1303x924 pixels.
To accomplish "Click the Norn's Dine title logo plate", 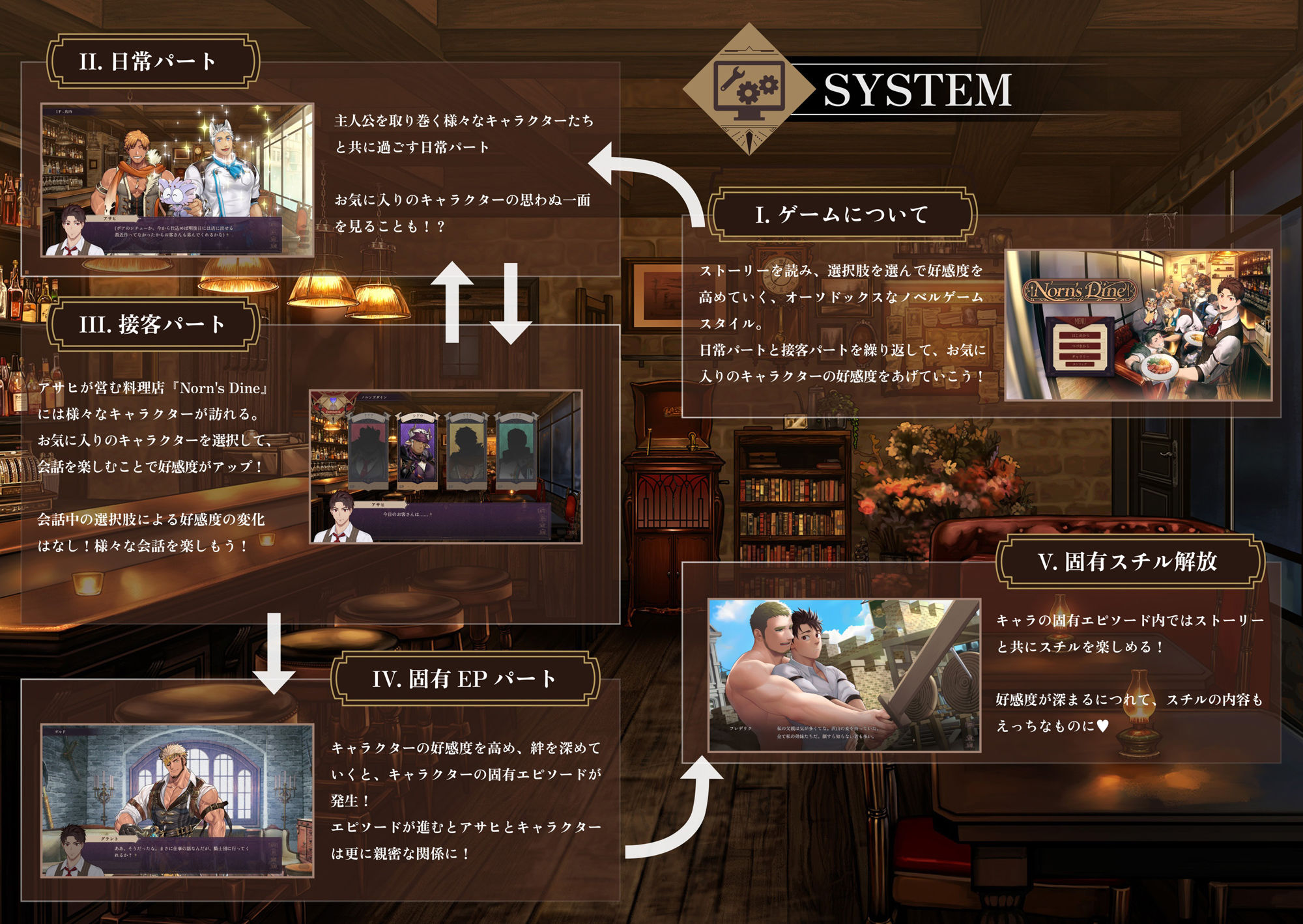I will point(1080,291).
